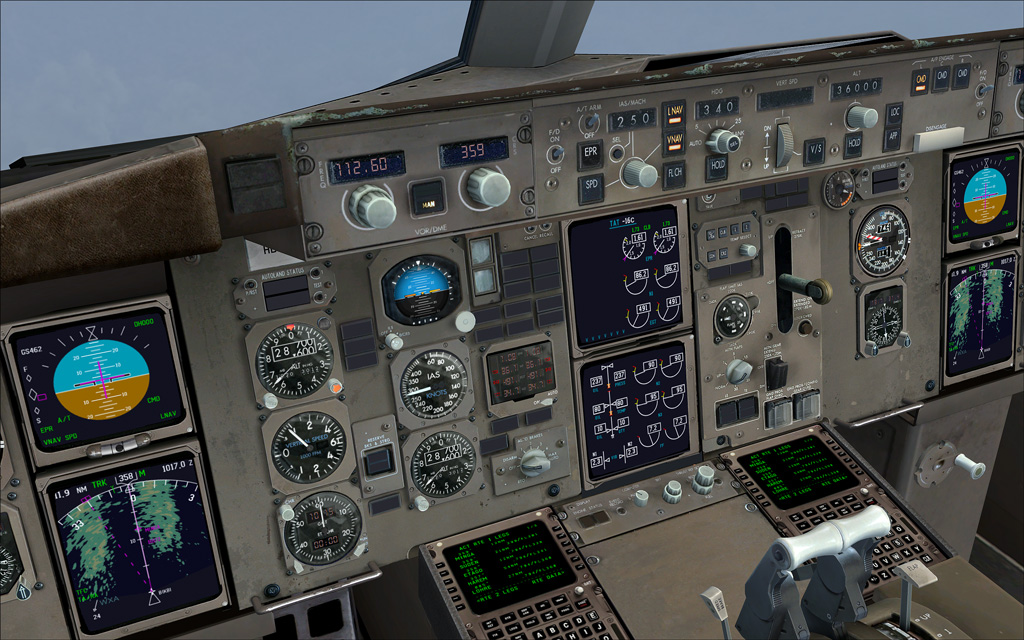Click the heading HOLD button
Viewport: 1024px width, 640px height.
coord(716,167)
